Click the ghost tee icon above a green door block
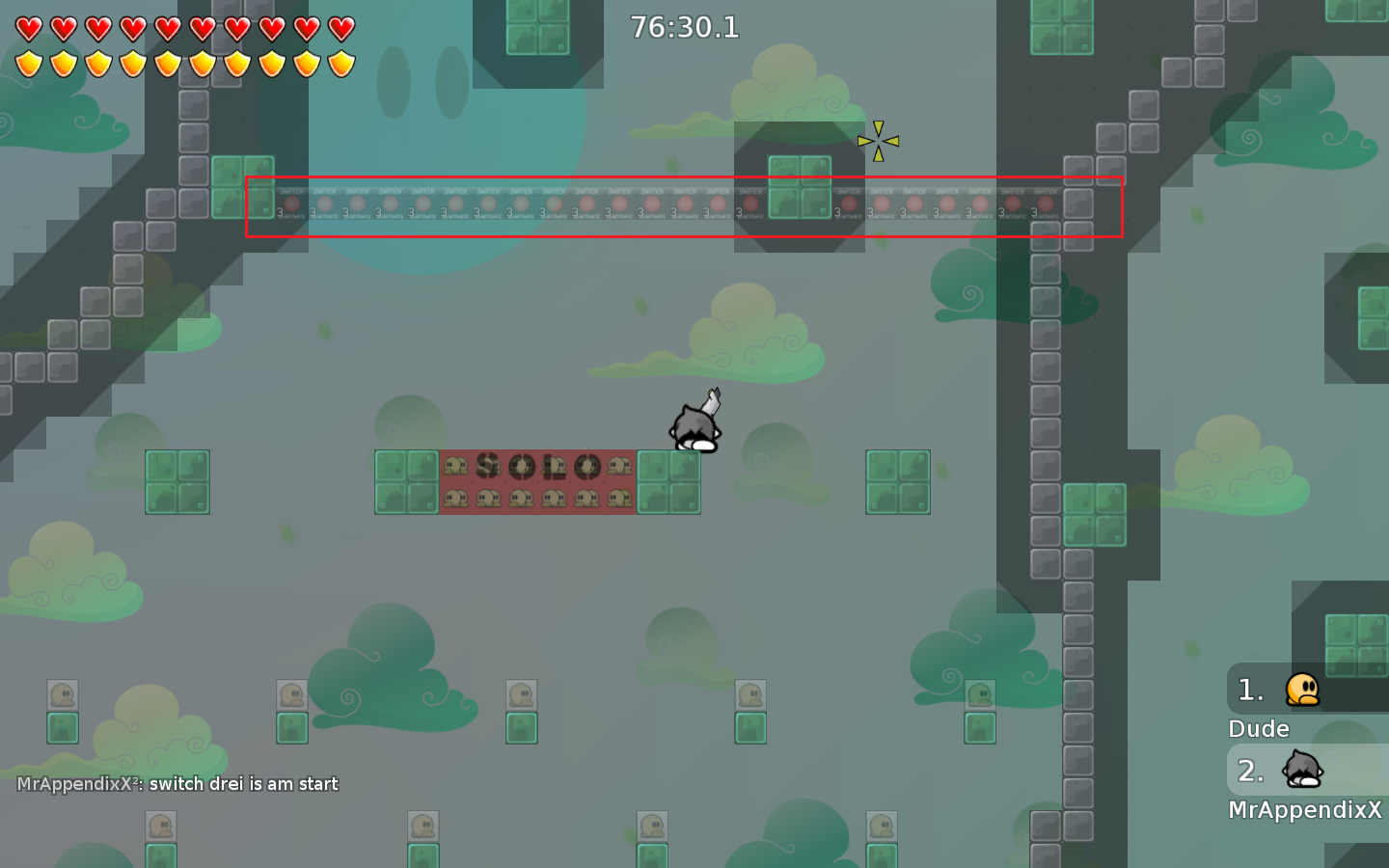This screenshot has width=1389, height=868. [63, 694]
